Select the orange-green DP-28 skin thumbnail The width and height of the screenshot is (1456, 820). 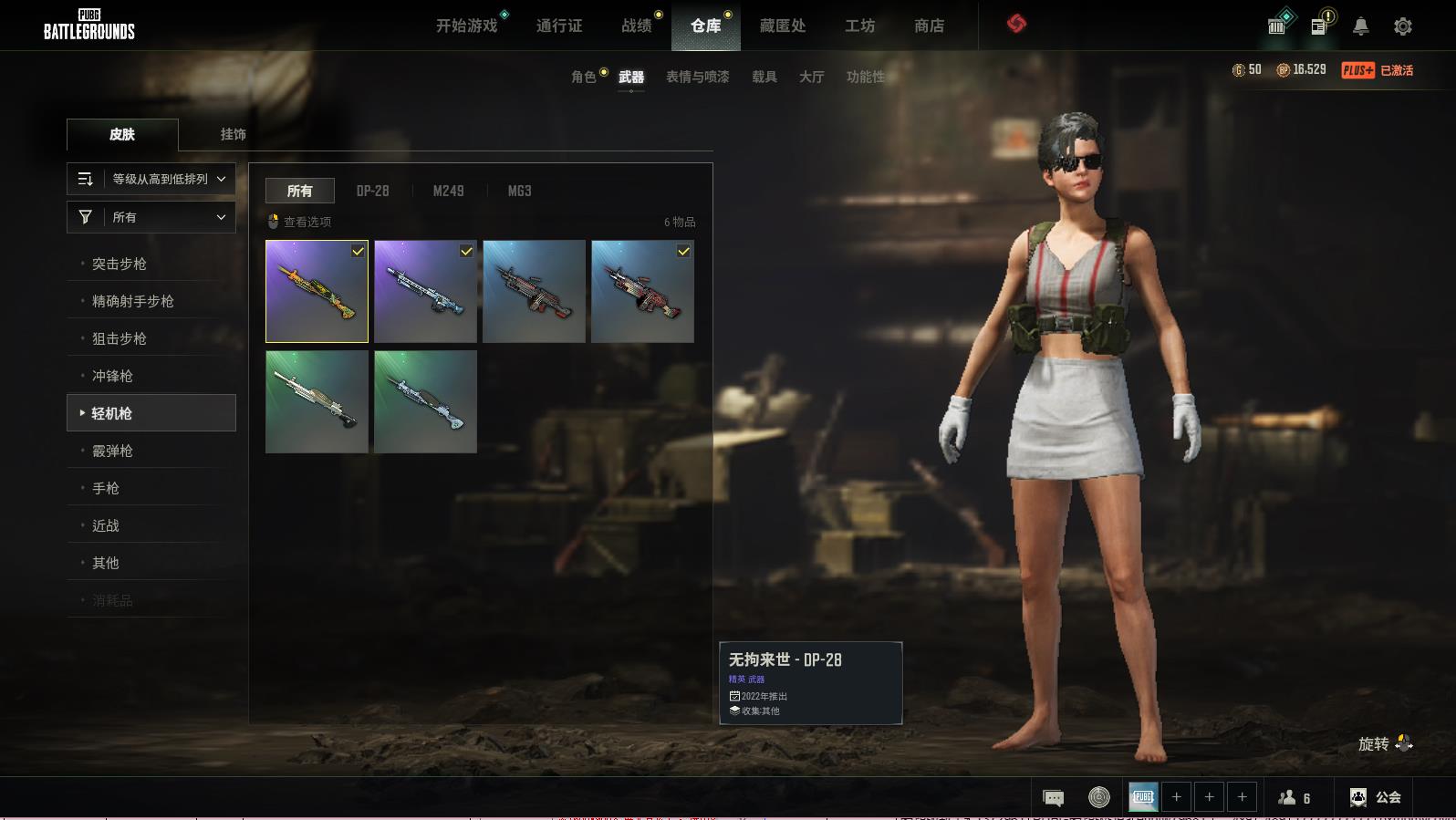[317, 291]
